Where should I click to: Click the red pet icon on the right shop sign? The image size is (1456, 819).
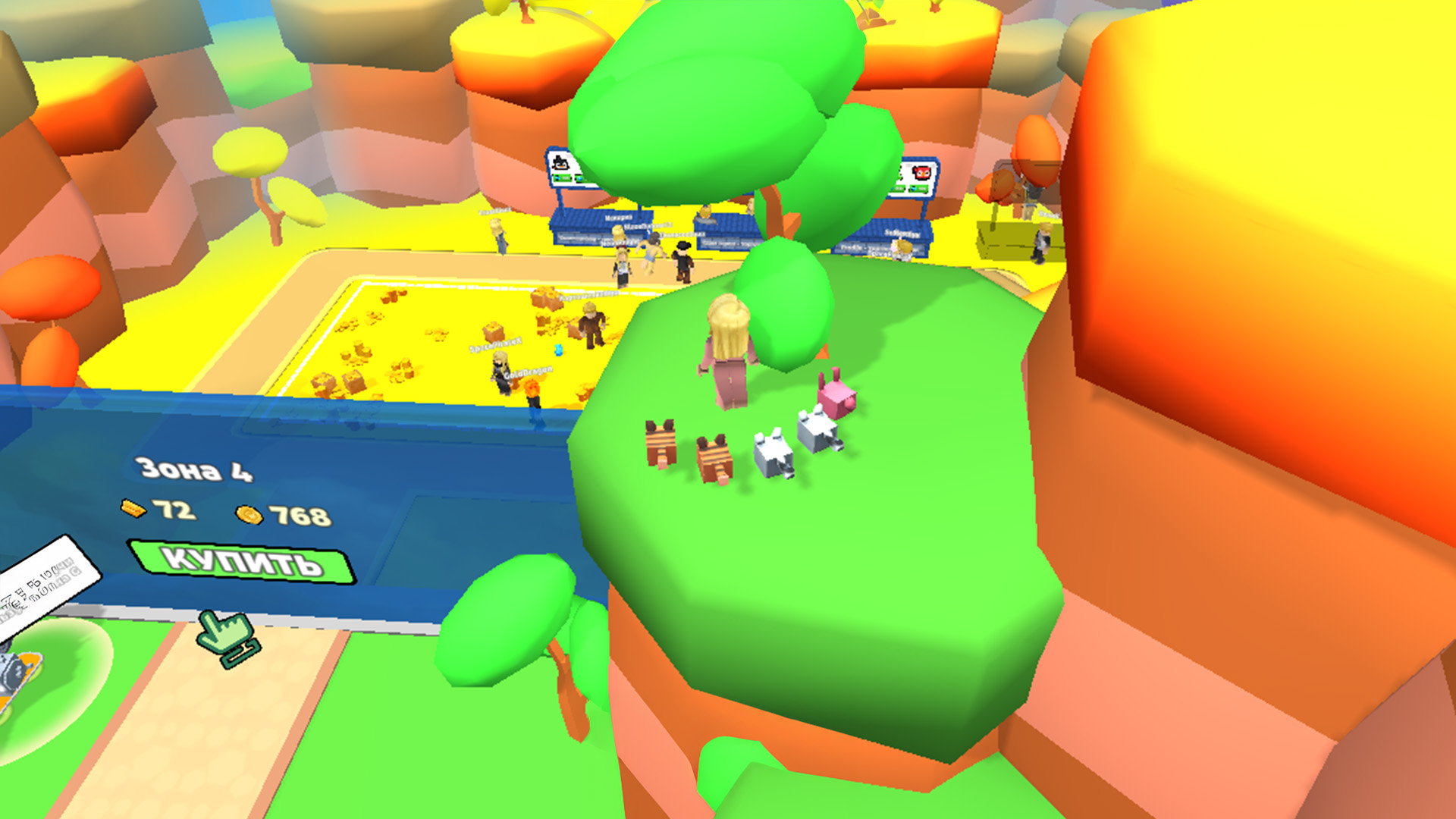coord(921,172)
